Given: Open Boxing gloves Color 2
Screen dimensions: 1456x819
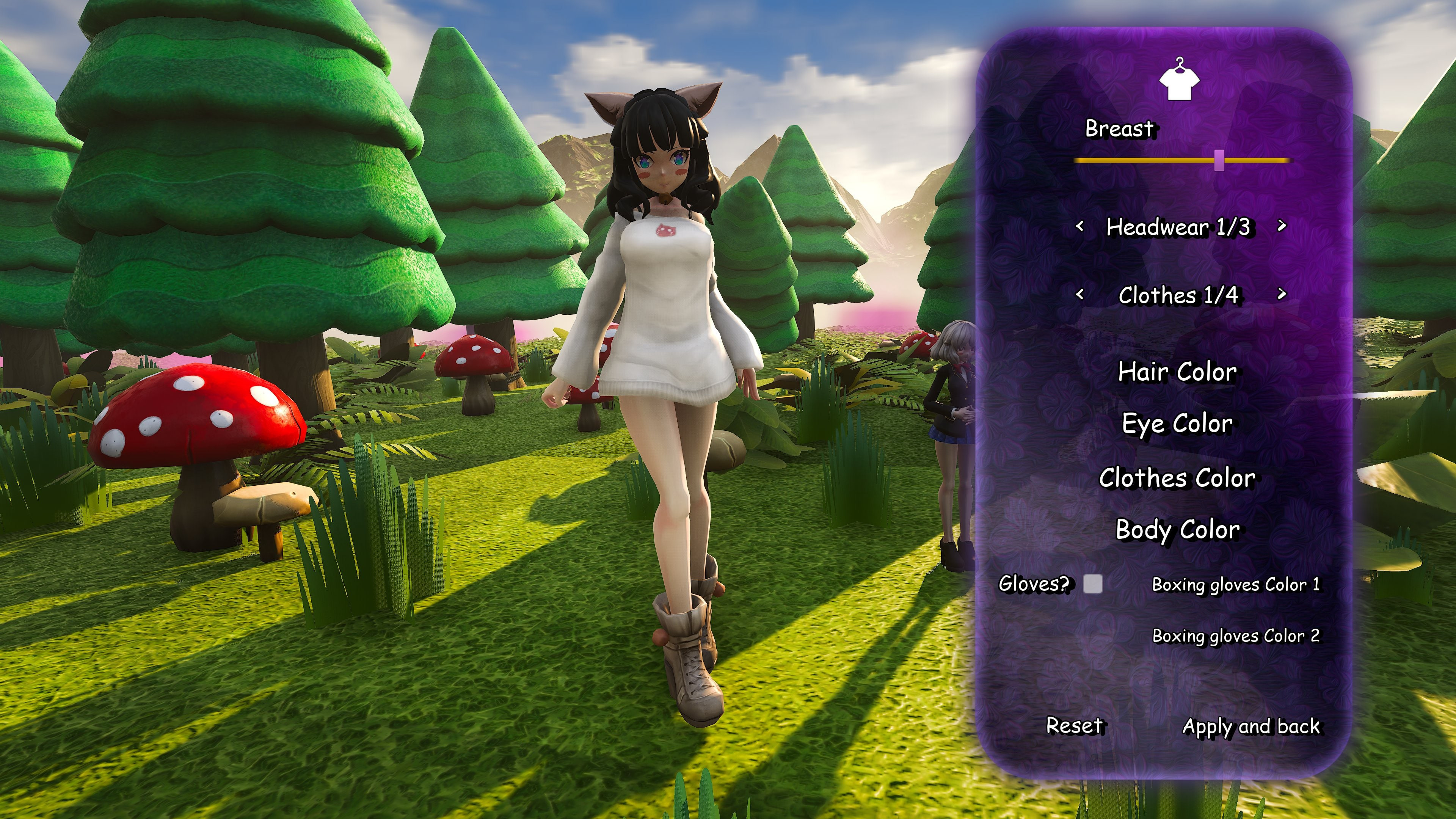Looking at the screenshot, I should click(1236, 636).
